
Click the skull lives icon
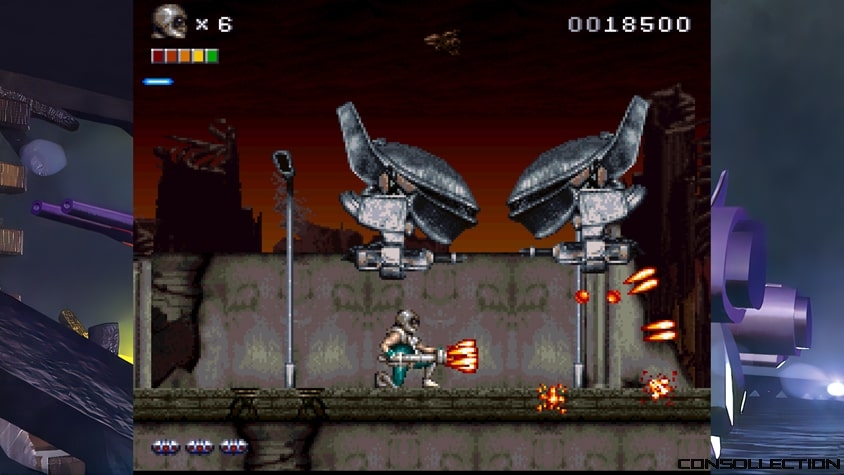[x=169, y=22]
